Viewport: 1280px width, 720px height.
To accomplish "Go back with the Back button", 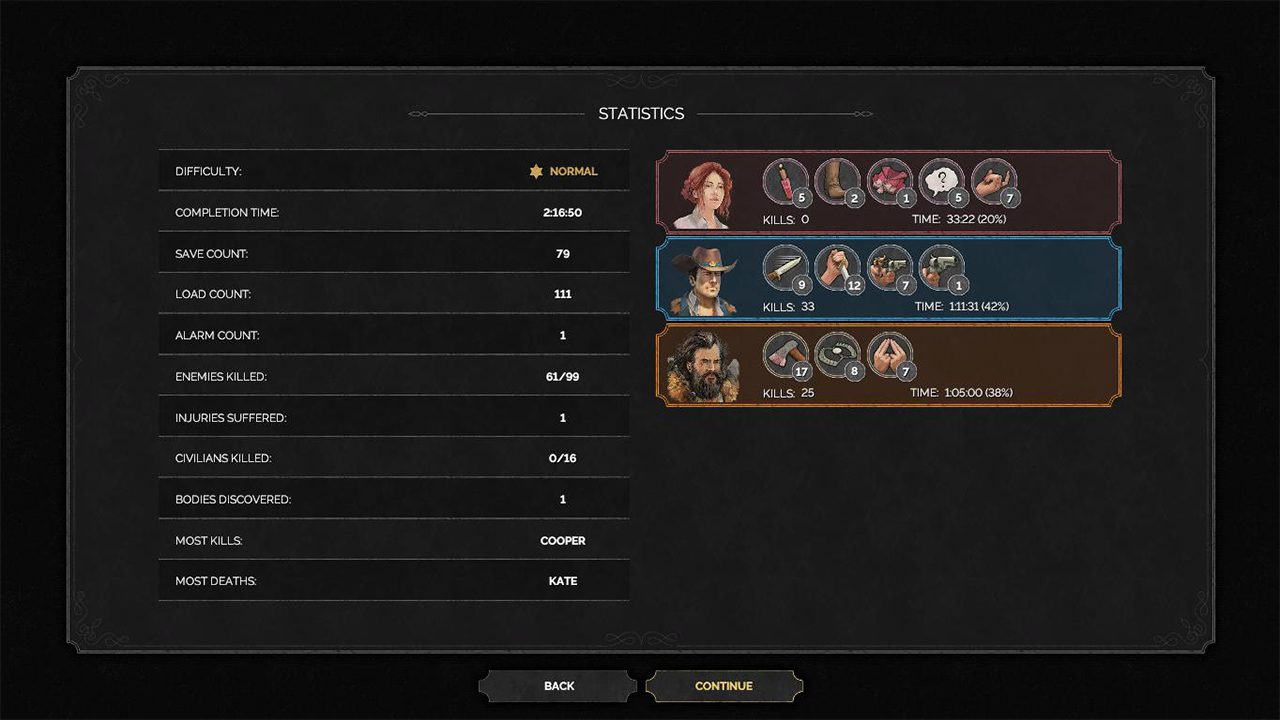I will click(x=559, y=686).
